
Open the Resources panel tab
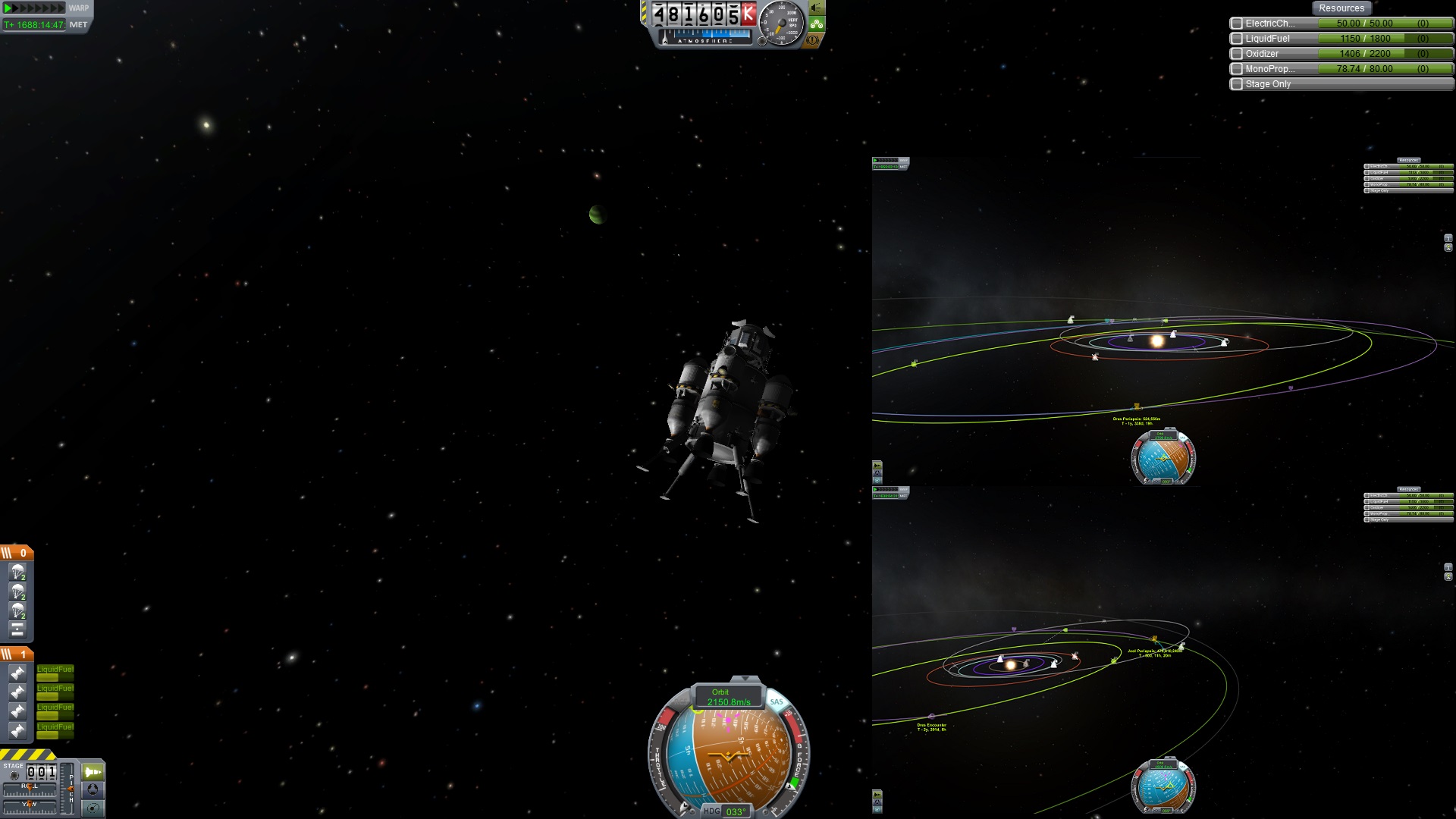click(x=1341, y=8)
